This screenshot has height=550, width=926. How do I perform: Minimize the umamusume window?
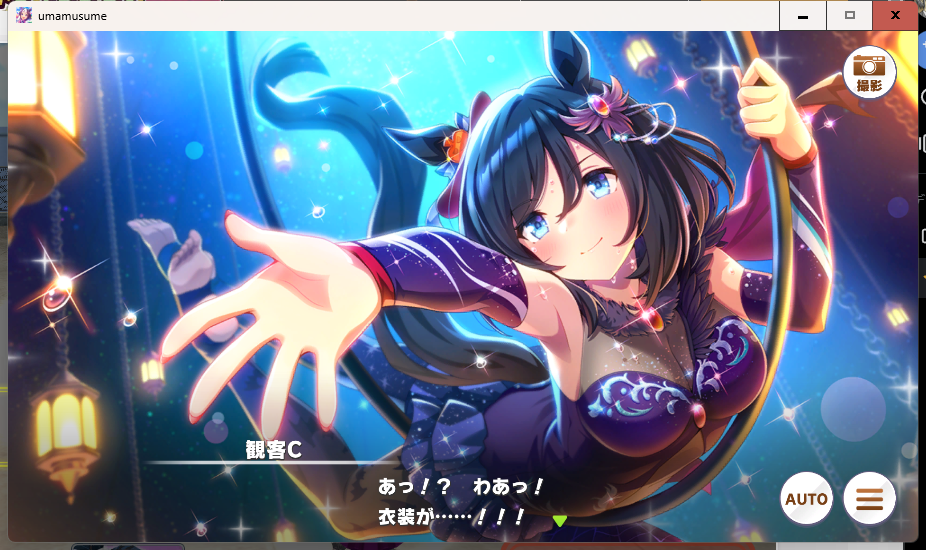pos(803,16)
